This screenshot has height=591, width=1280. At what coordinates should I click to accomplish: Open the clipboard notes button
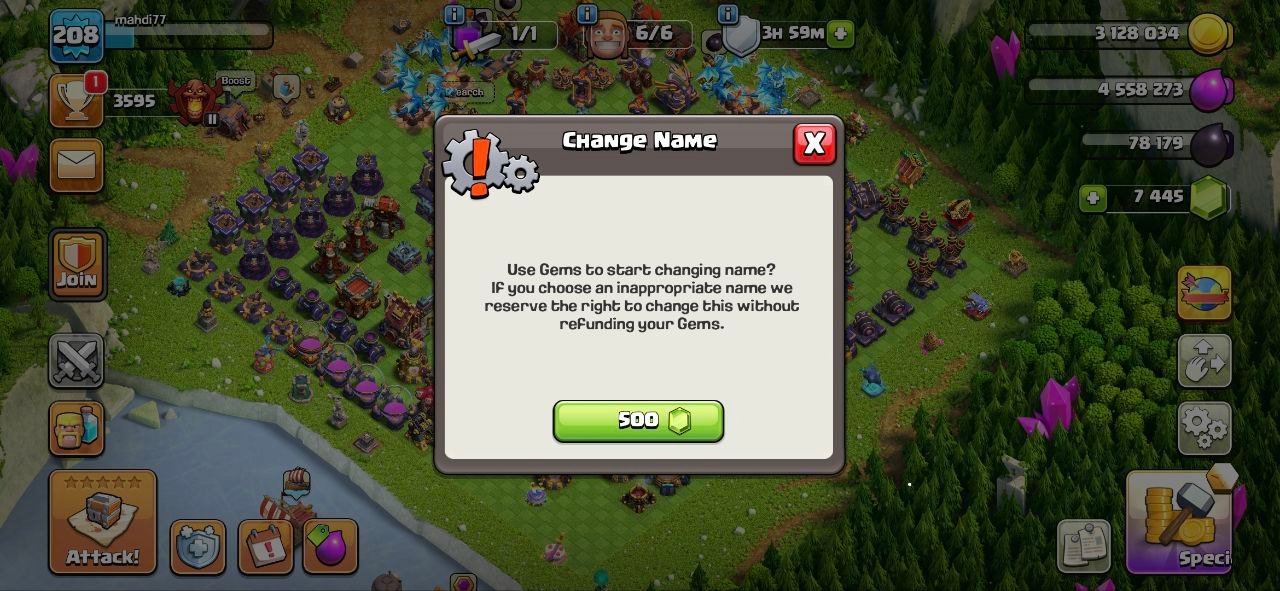[1084, 546]
